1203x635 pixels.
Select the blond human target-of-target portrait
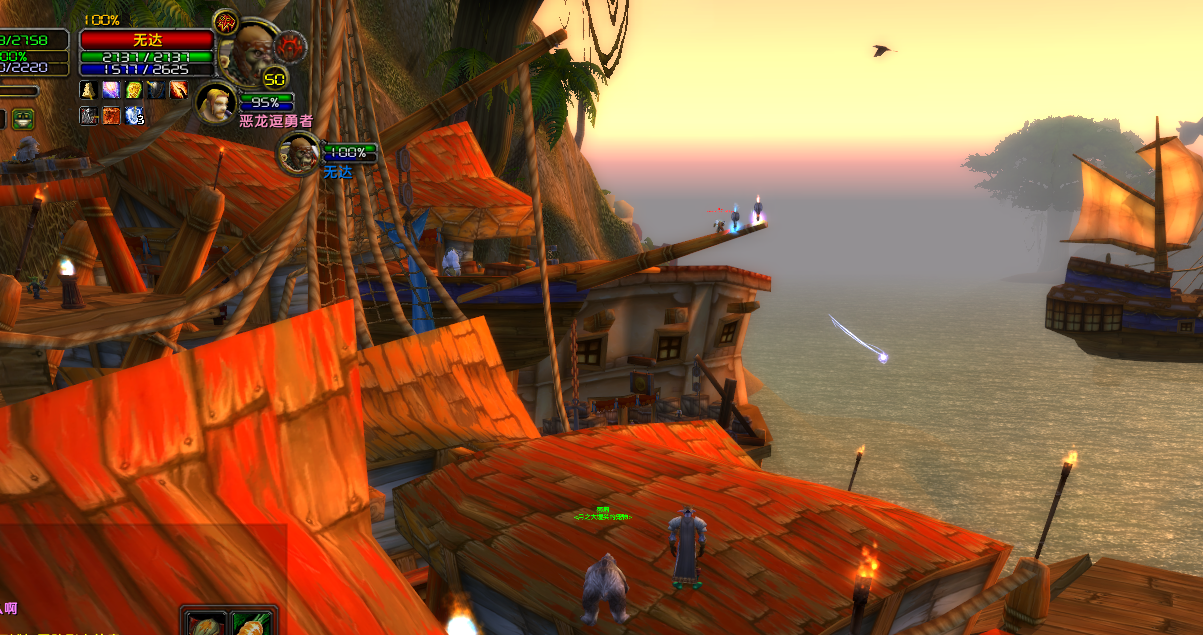point(216,102)
